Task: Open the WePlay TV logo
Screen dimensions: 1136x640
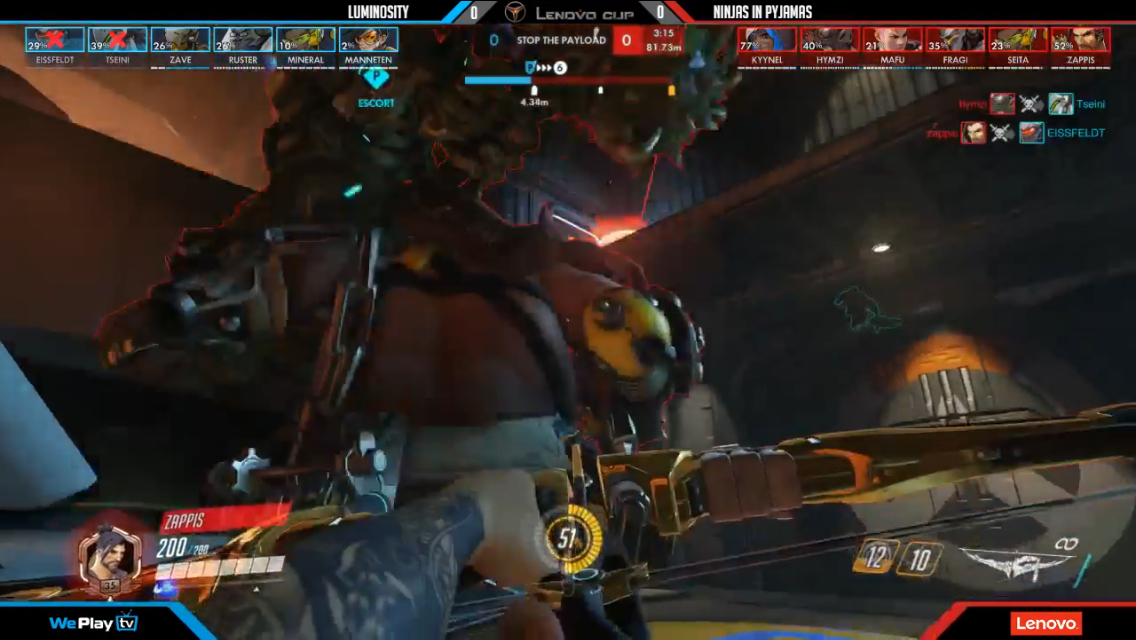Action: [x=93, y=623]
